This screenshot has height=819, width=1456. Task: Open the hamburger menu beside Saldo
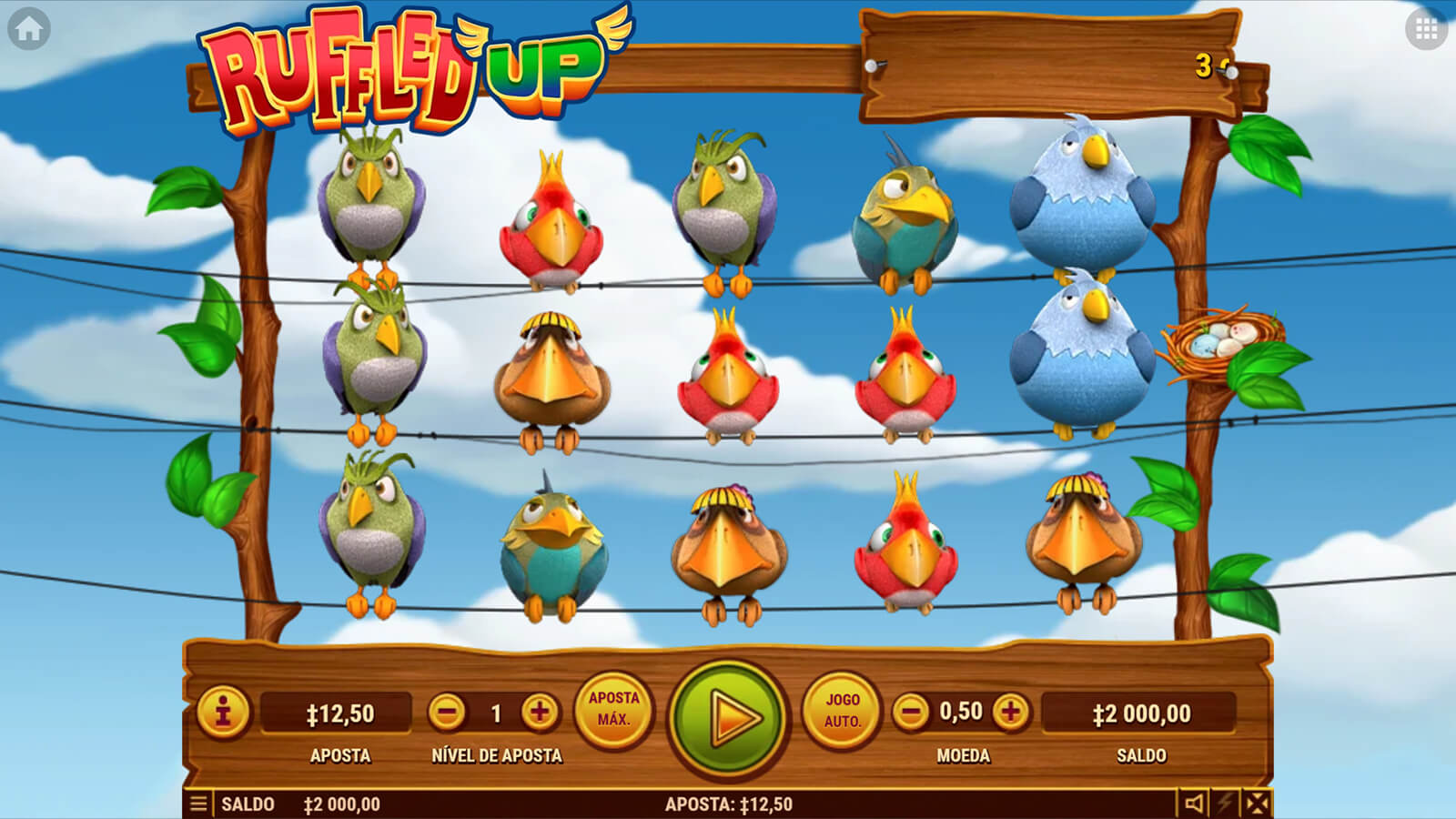[198, 804]
